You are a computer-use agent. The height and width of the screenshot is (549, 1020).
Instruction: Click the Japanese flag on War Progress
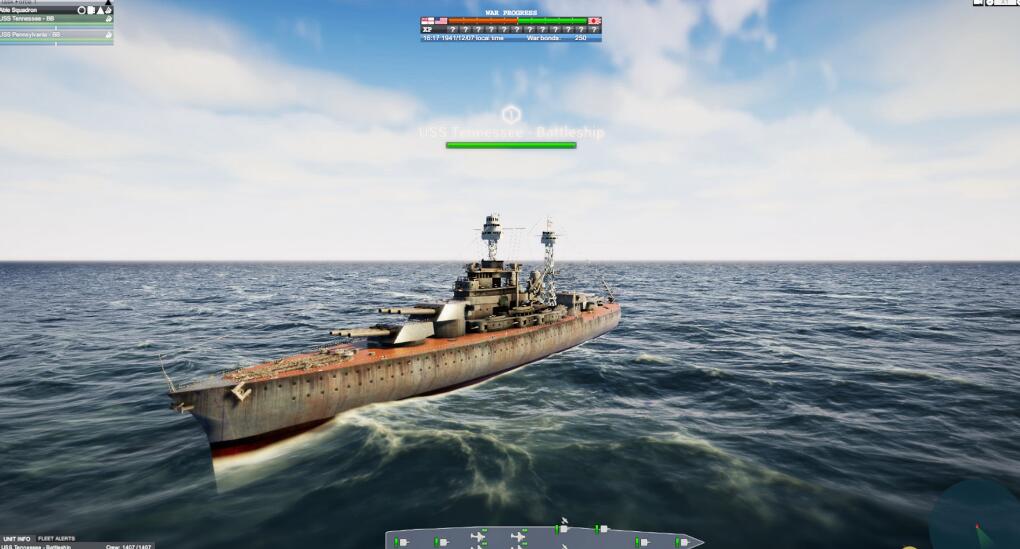[x=594, y=20]
